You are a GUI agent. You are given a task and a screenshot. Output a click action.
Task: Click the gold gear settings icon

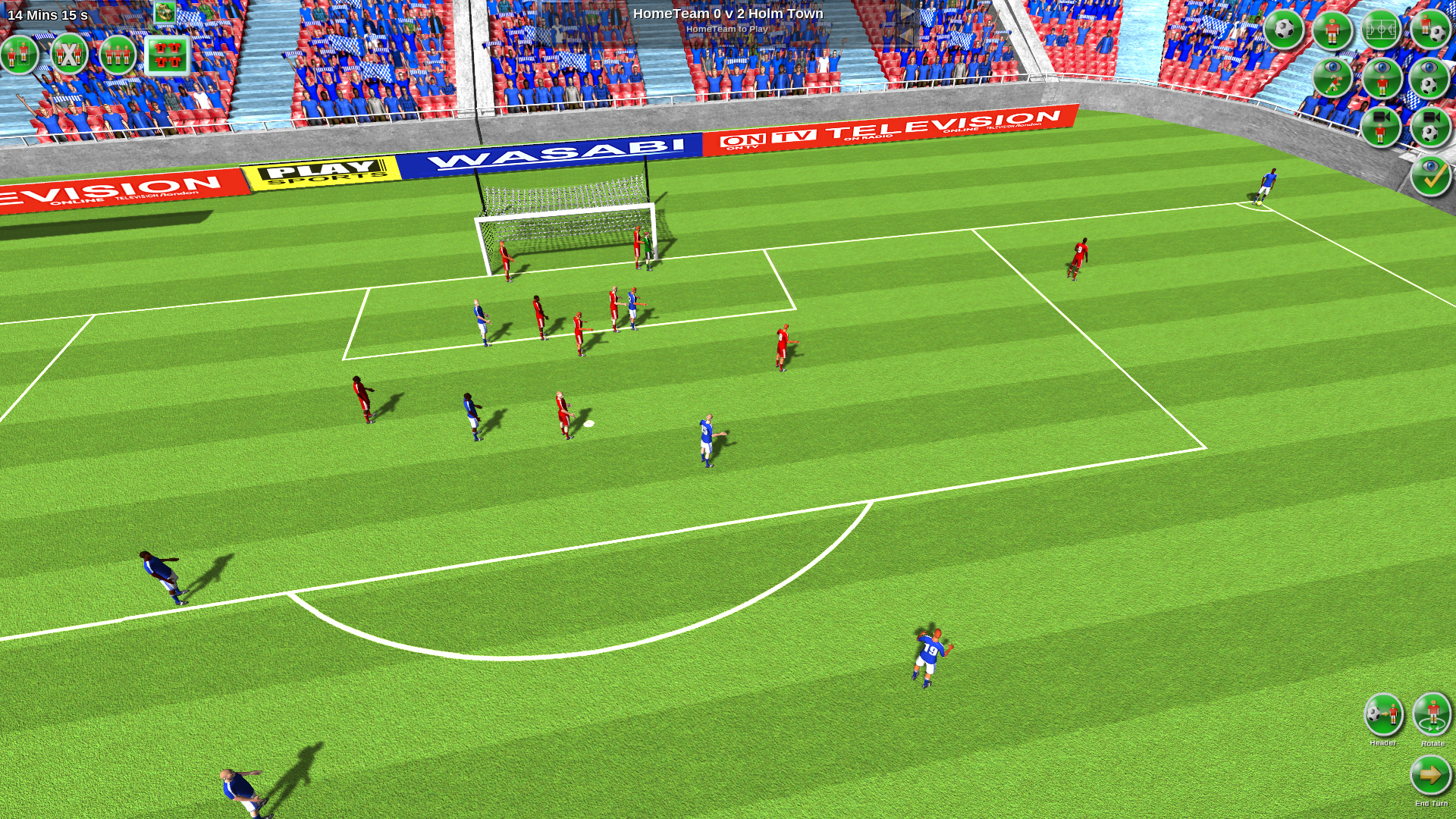(x=165, y=11)
